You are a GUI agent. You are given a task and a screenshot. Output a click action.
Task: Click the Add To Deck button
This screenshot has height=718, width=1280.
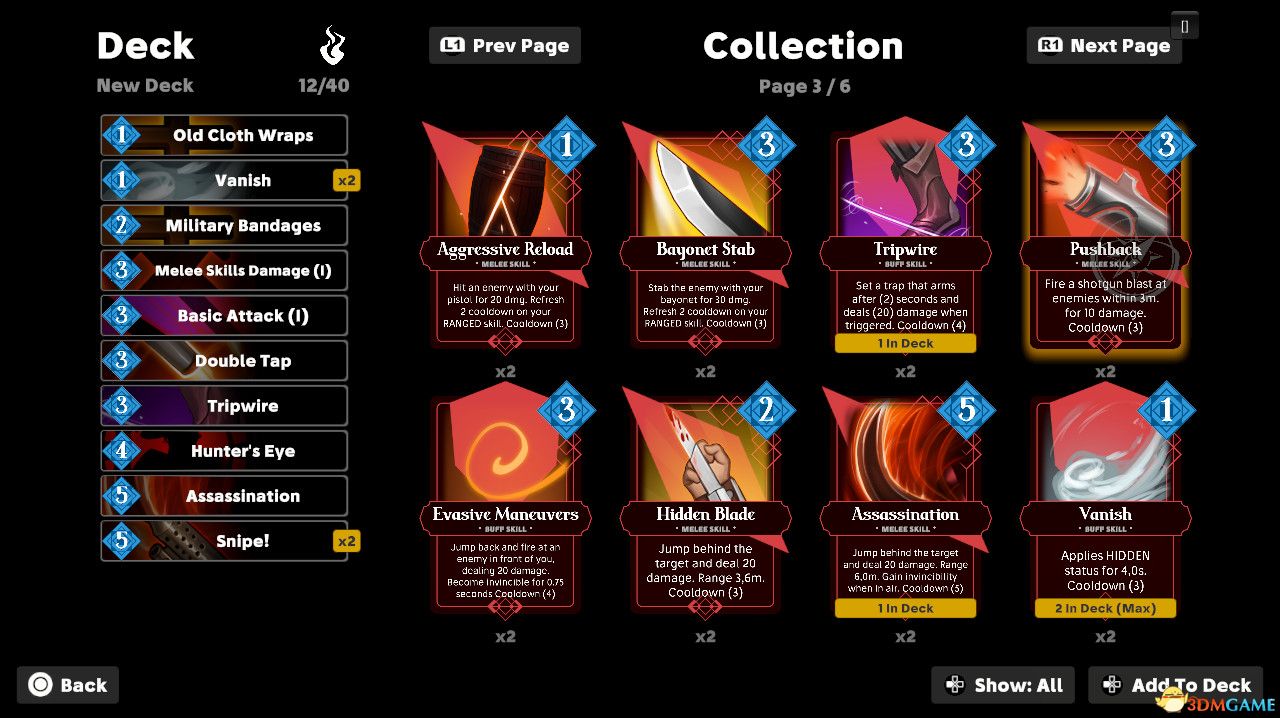[1175, 685]
